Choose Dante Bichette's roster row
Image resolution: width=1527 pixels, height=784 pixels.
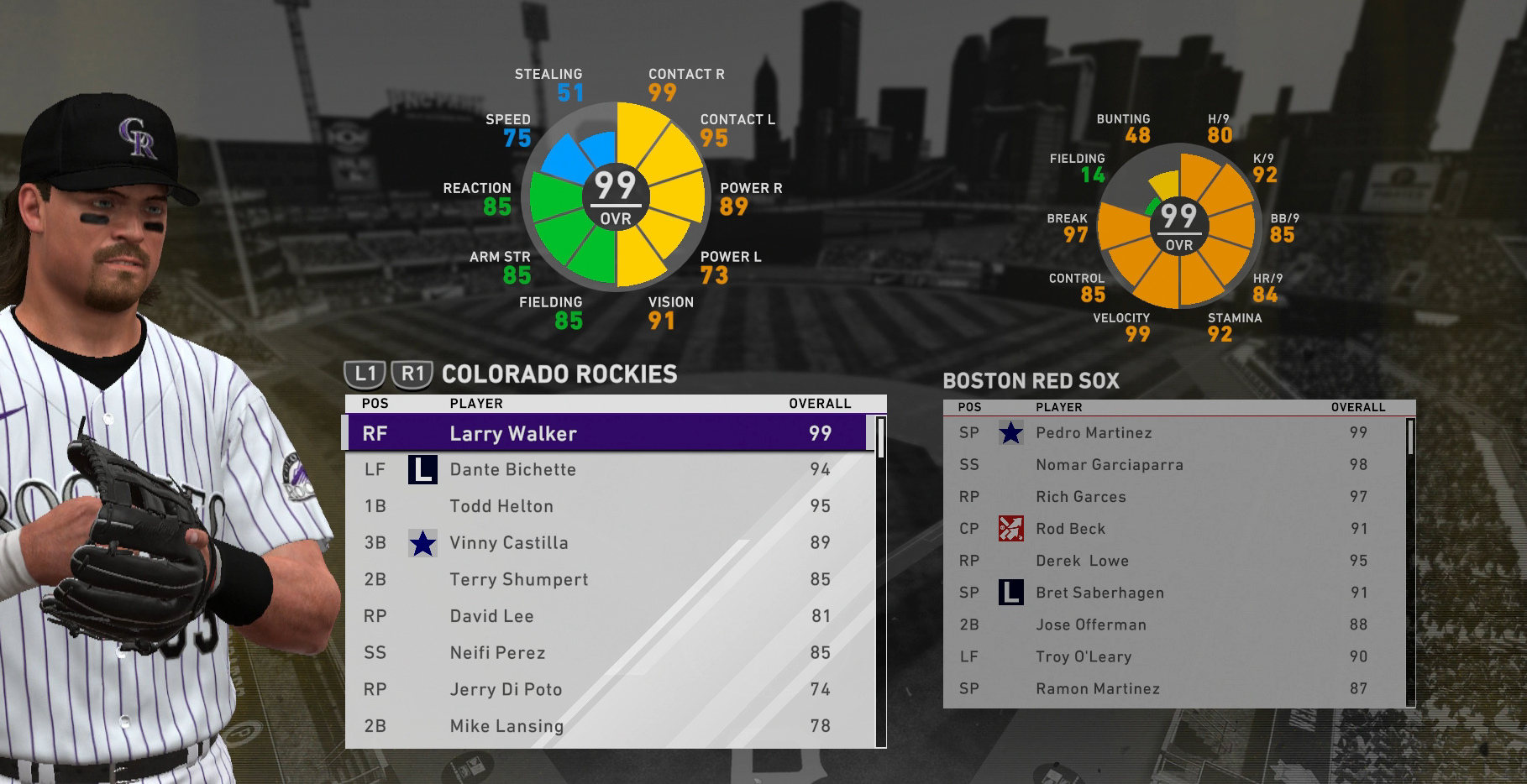605,470
